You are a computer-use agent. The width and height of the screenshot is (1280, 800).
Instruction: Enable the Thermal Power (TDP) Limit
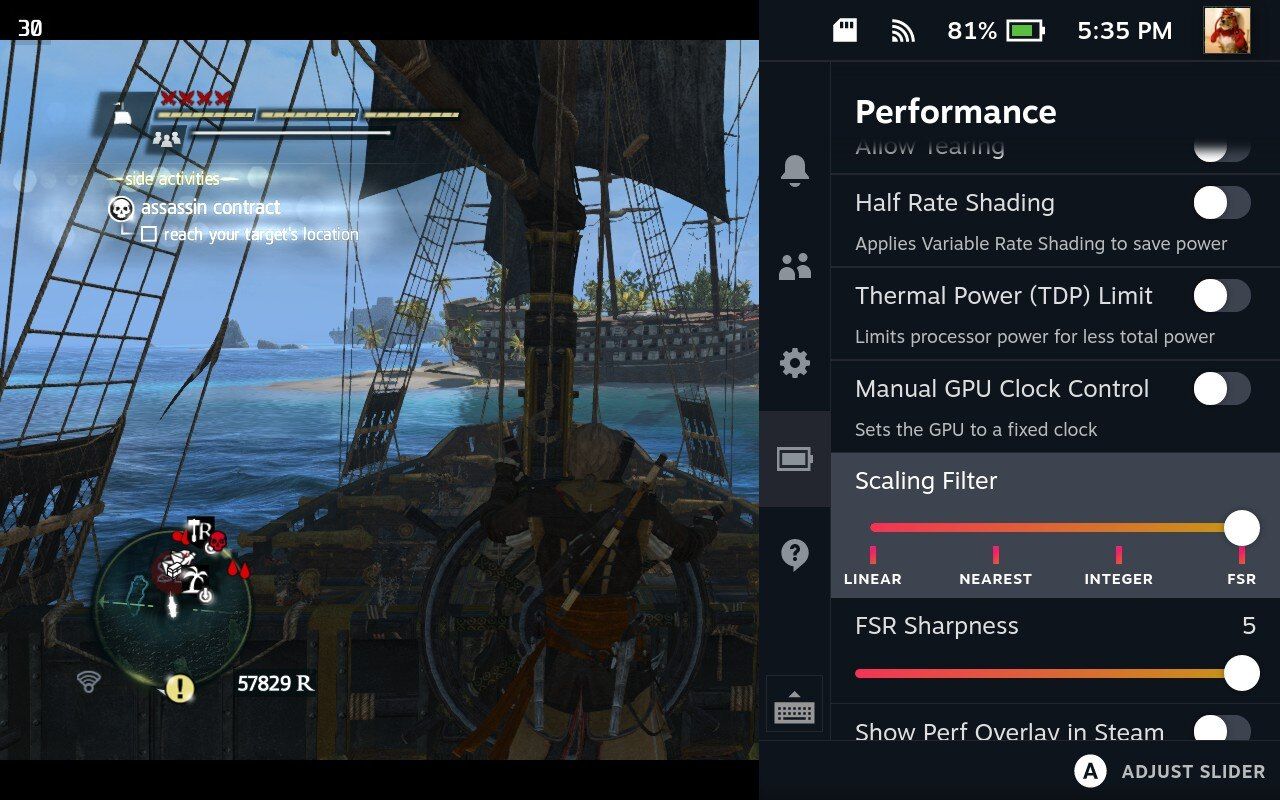tap(1221, 296)
